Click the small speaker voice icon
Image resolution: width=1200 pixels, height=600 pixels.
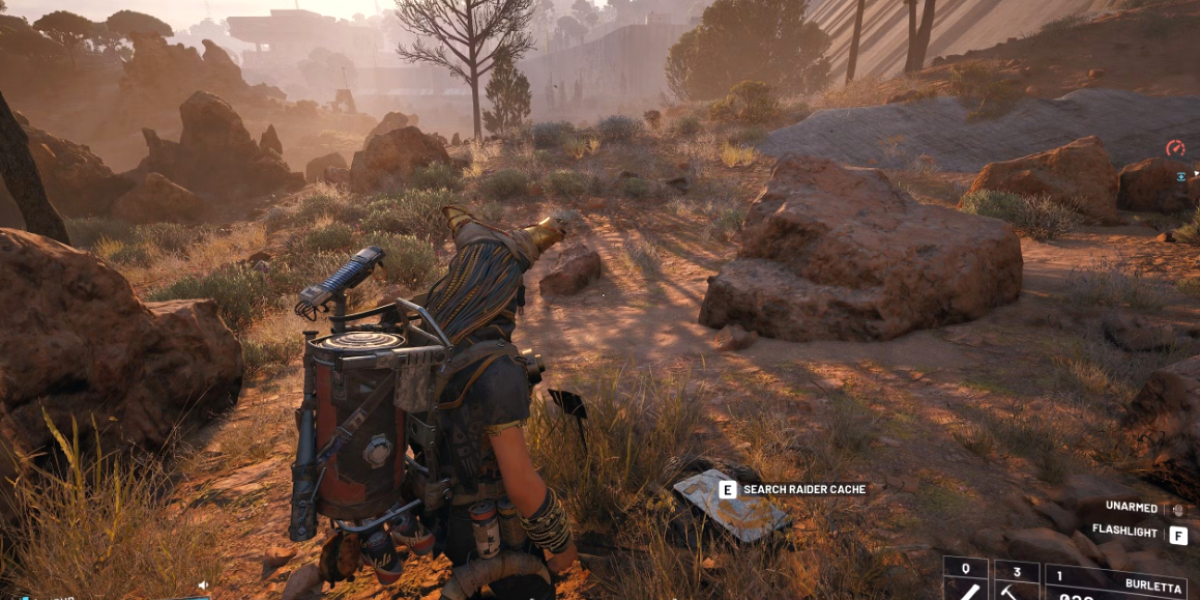[x=203, y=585]
